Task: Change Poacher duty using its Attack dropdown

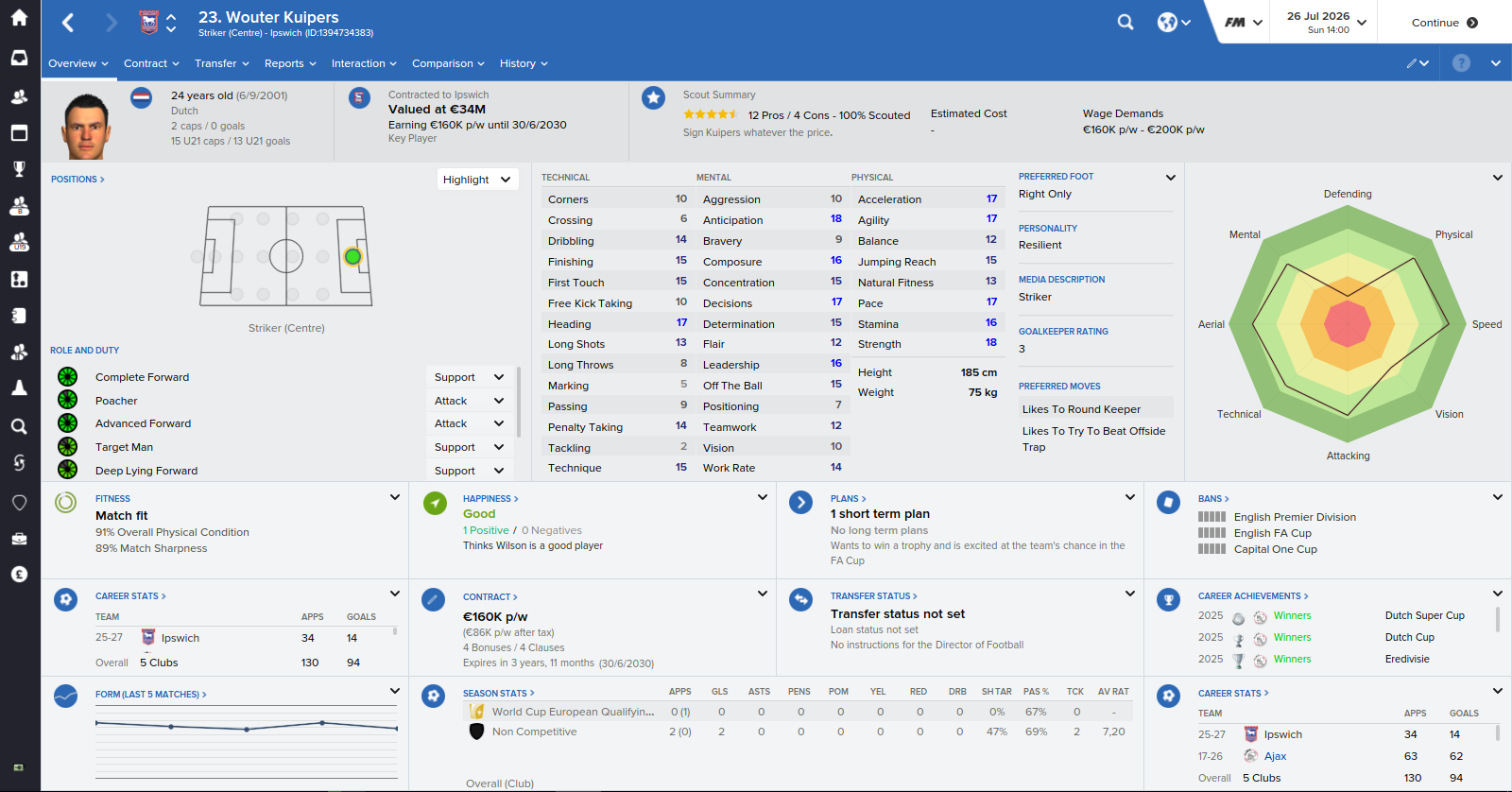Action: point(469,400)
